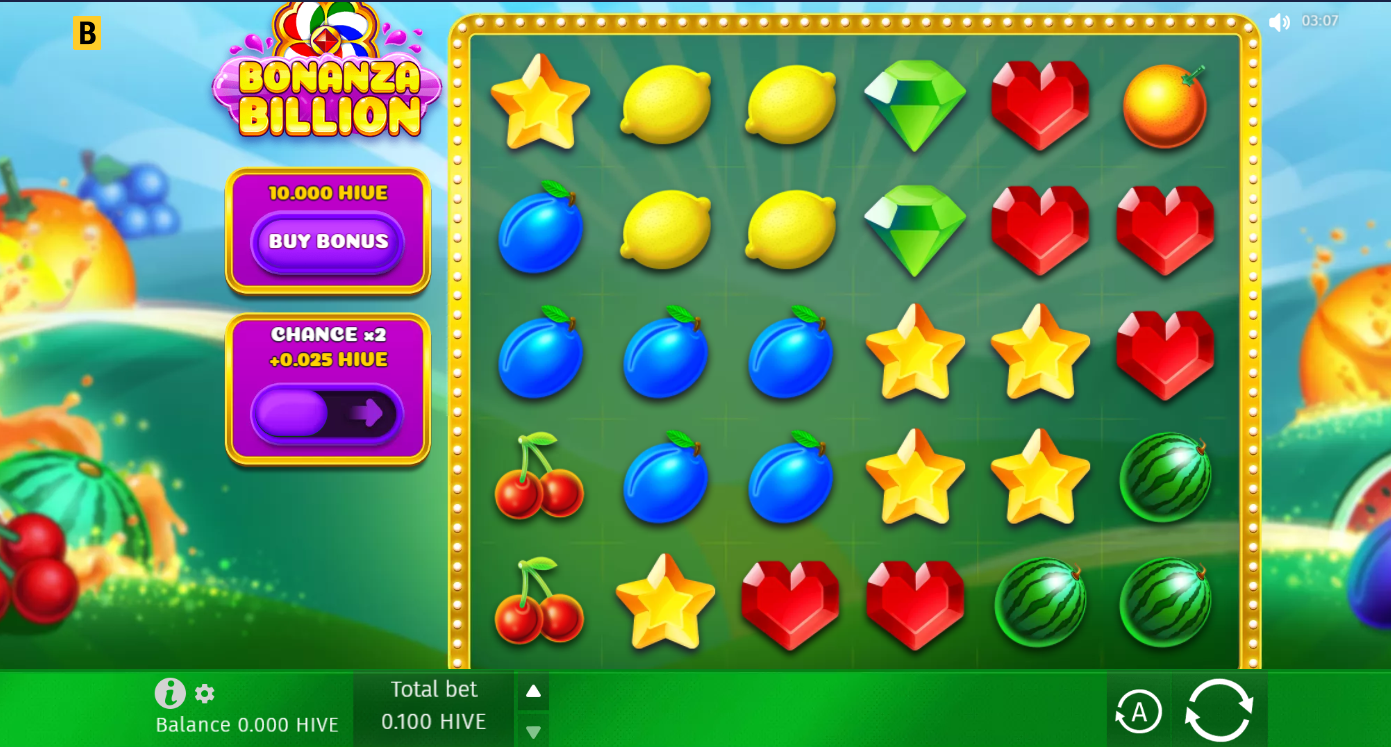The image size is (1391, 747).
Task: Decrease the total bet with the down arrow
Action: point(533,732)
